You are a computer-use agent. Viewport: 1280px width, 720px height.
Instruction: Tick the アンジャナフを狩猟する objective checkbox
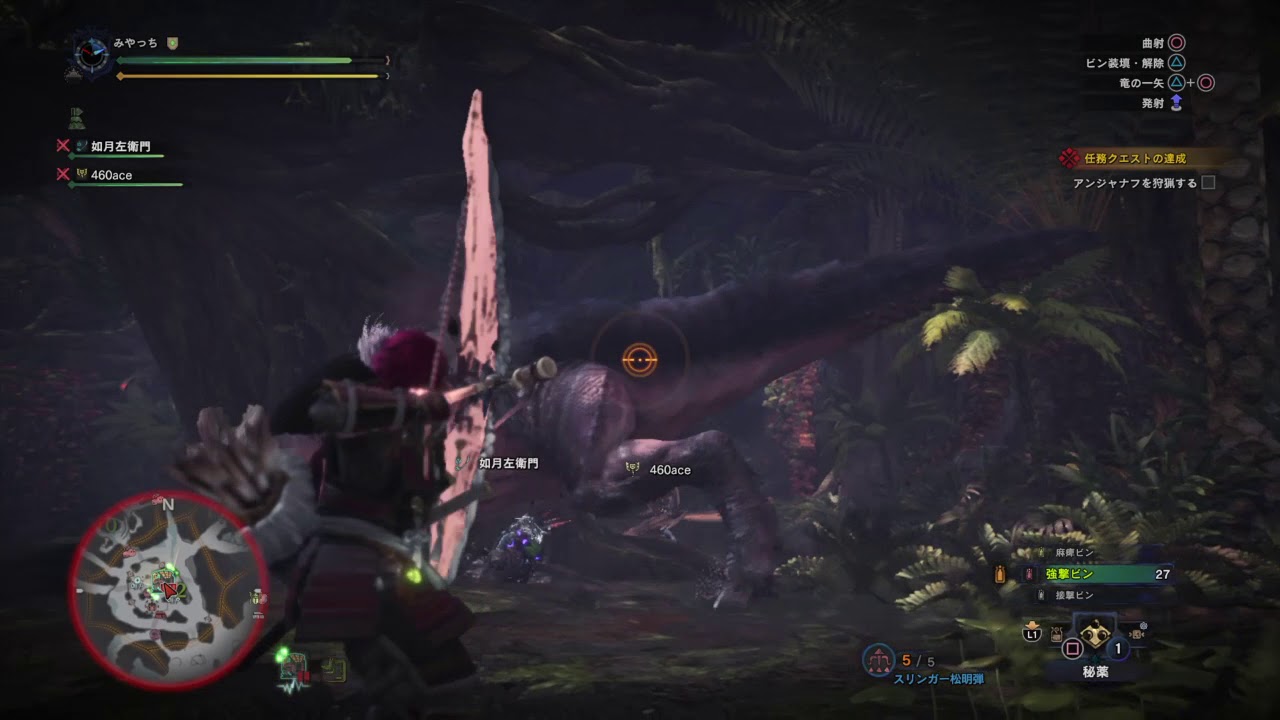(x=1208, y=183)
